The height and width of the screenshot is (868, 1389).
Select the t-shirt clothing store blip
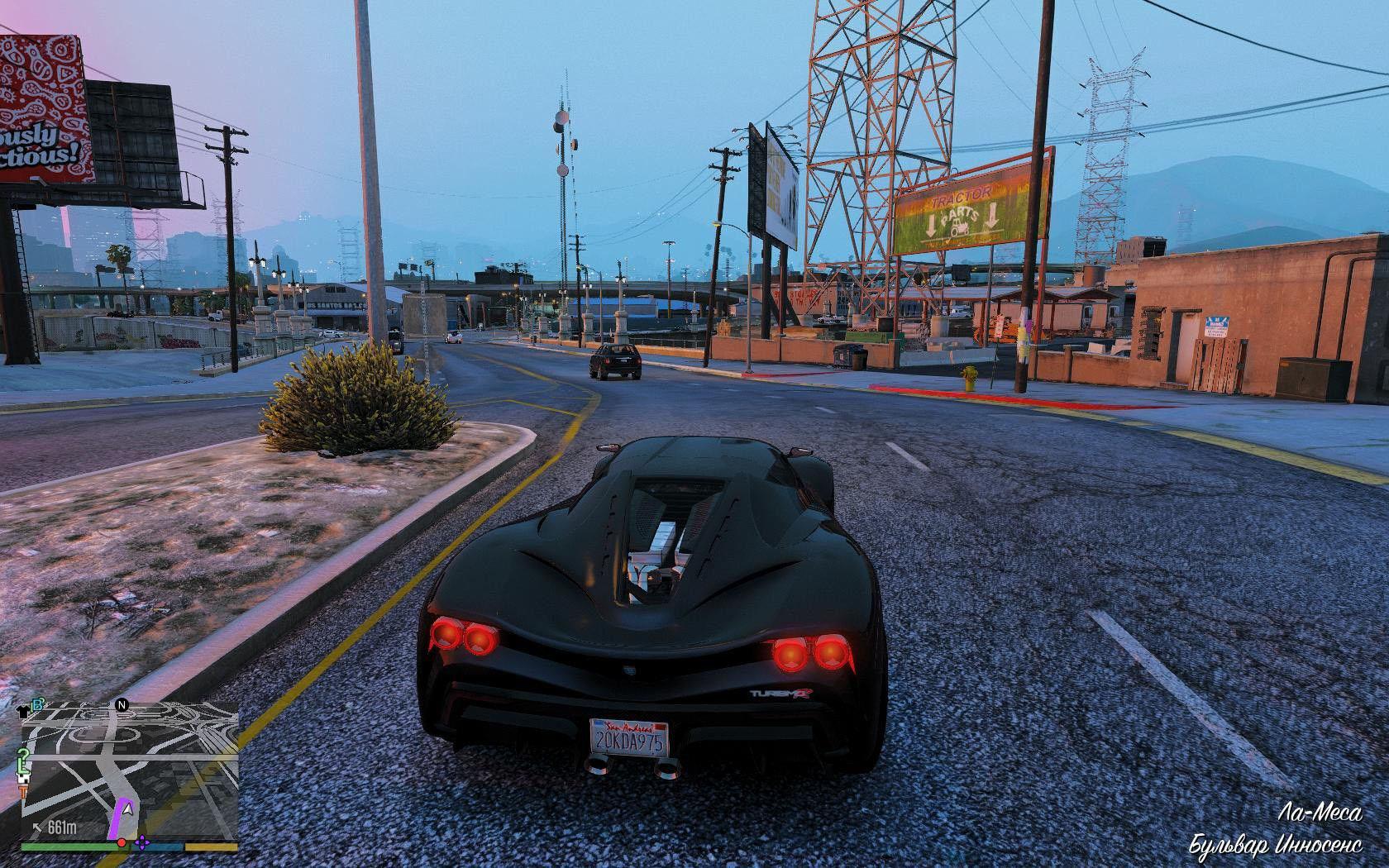click(x=24, y=711)
